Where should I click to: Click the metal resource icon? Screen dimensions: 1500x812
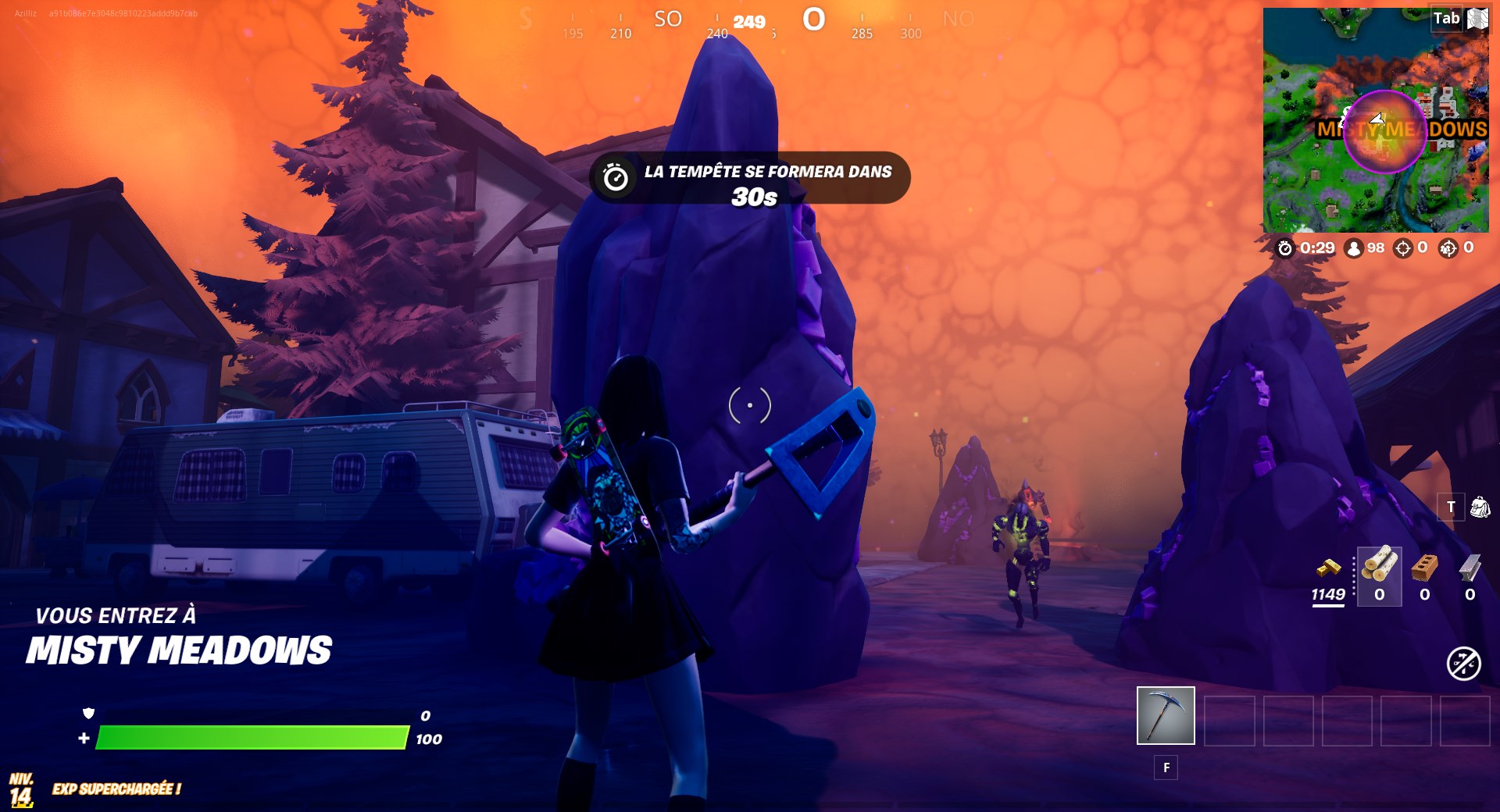tap(1469, 568)
